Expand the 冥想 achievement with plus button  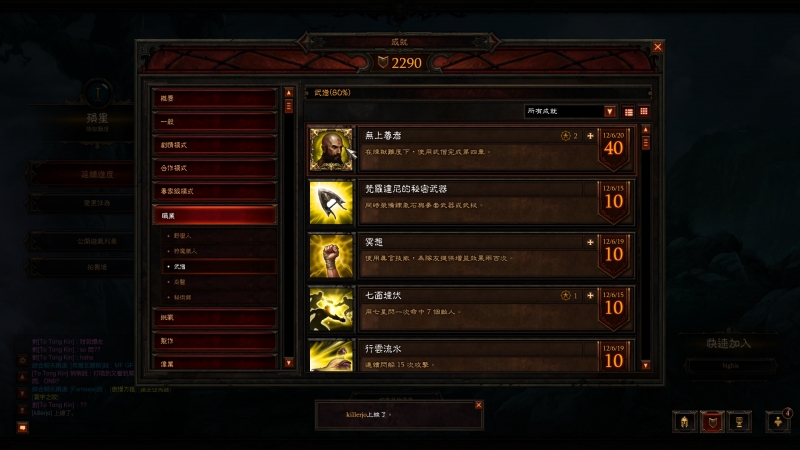[590, 241]
